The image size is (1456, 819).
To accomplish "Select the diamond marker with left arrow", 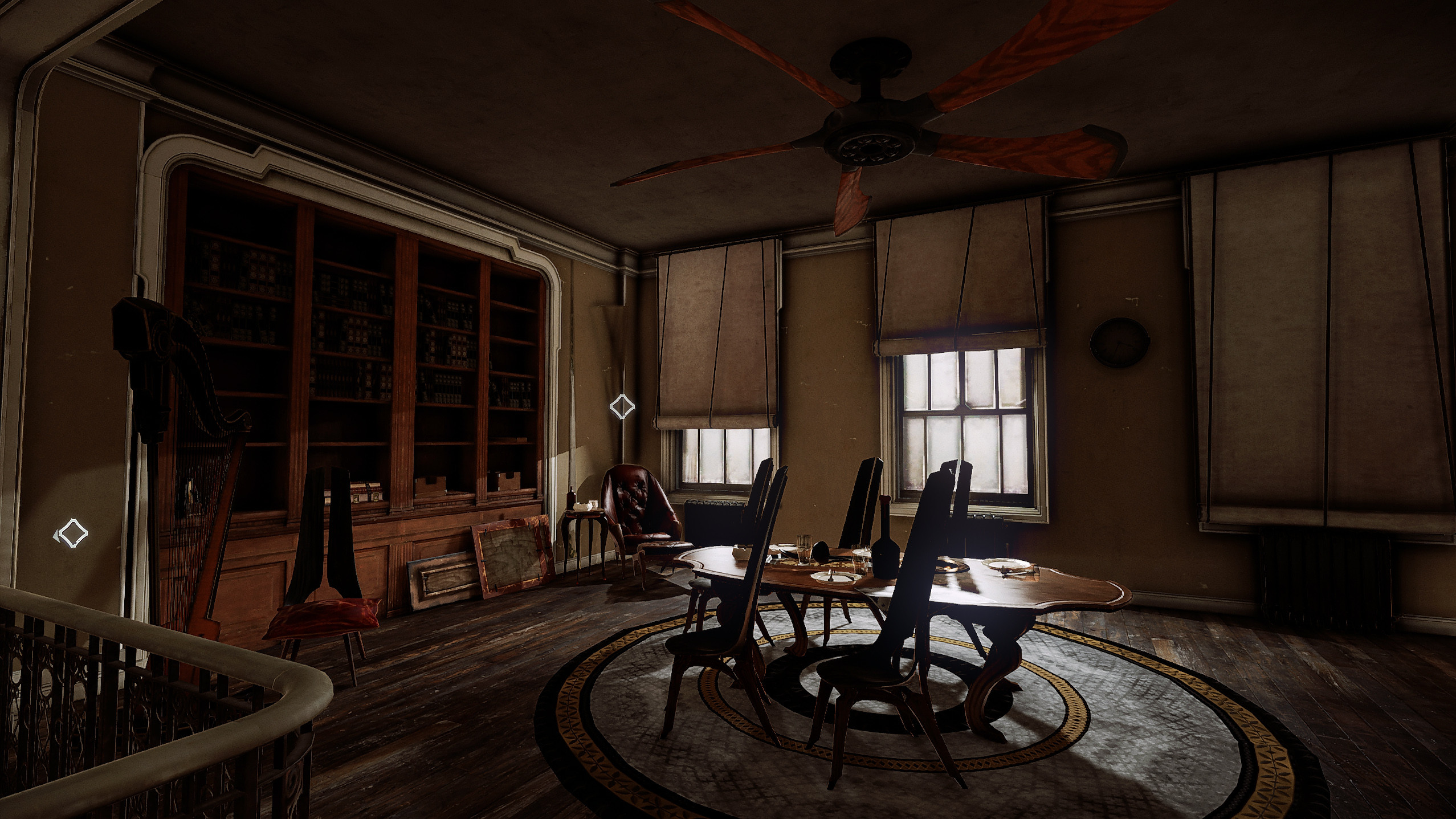I will tap(72, 533).
